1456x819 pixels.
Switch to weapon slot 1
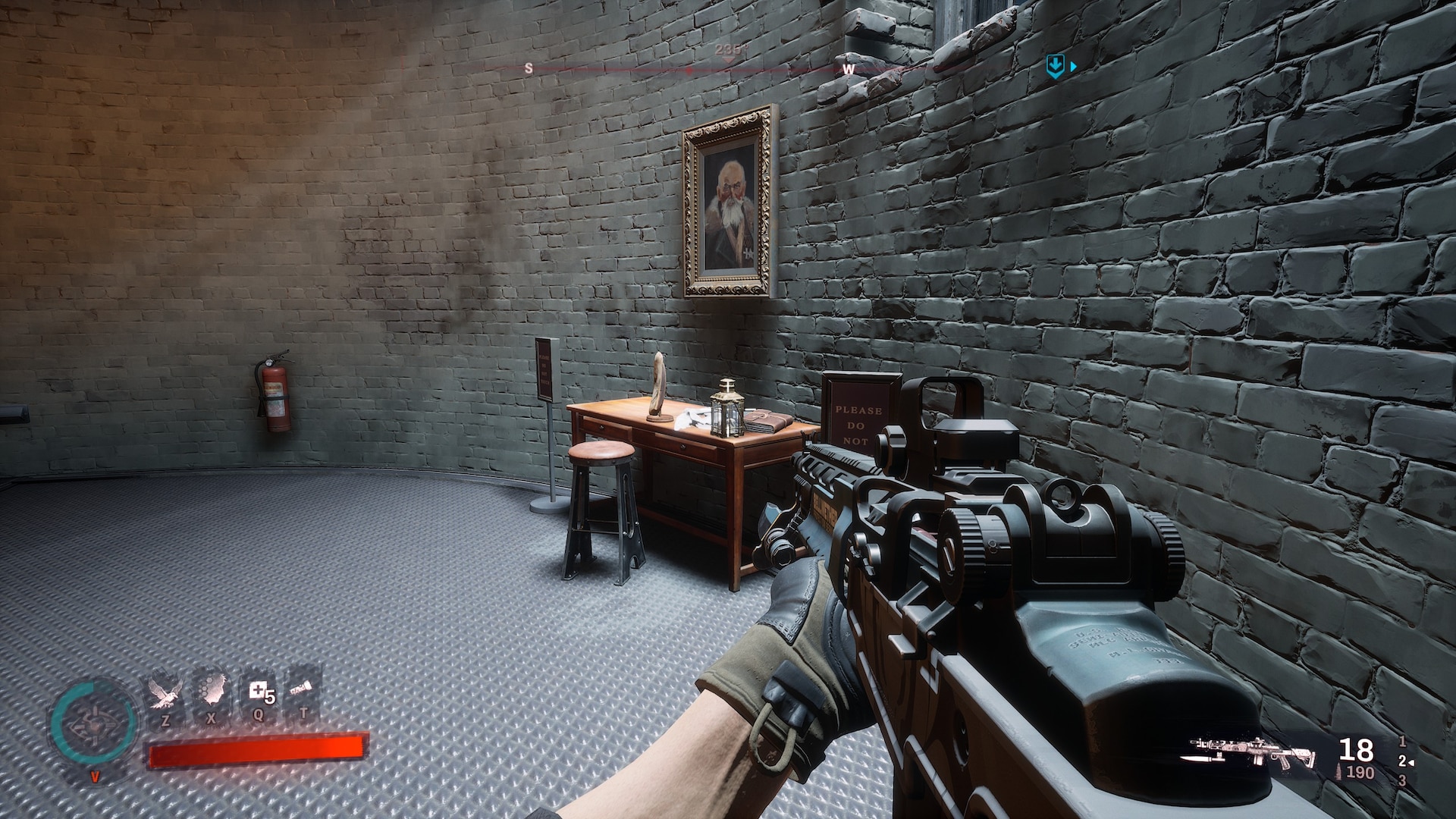pyautogui.click(x=1402, y=742)
